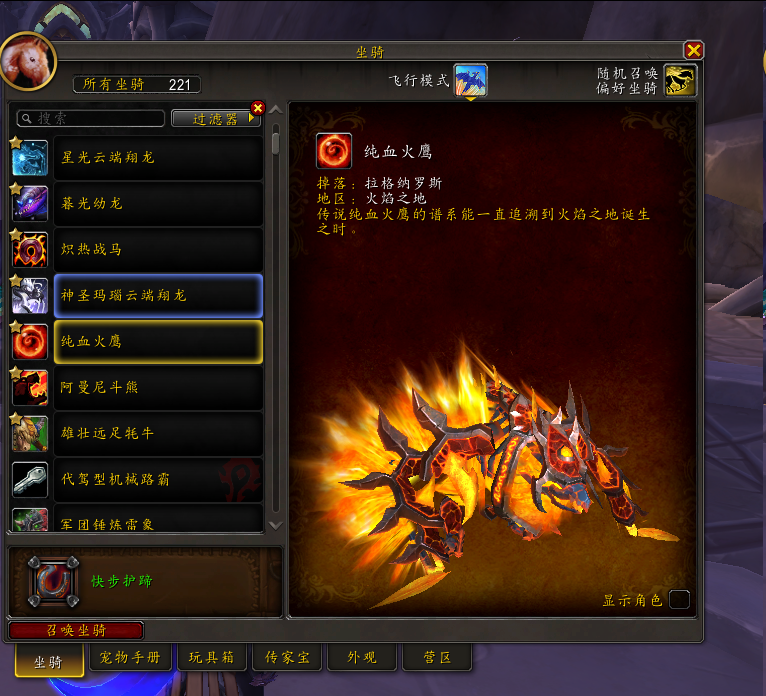Toggle the 显示角色 checkbox
This screenshot has width=766, height=696.
[x=679, y=600]
